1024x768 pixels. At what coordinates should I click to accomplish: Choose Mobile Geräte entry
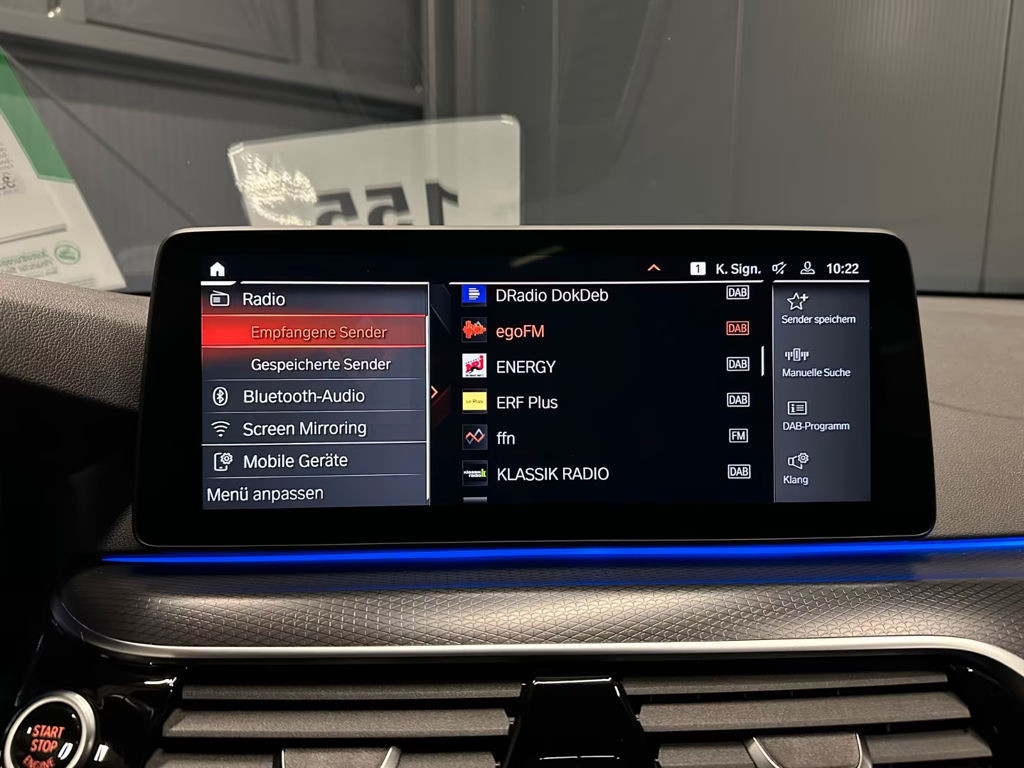point(295,461)
